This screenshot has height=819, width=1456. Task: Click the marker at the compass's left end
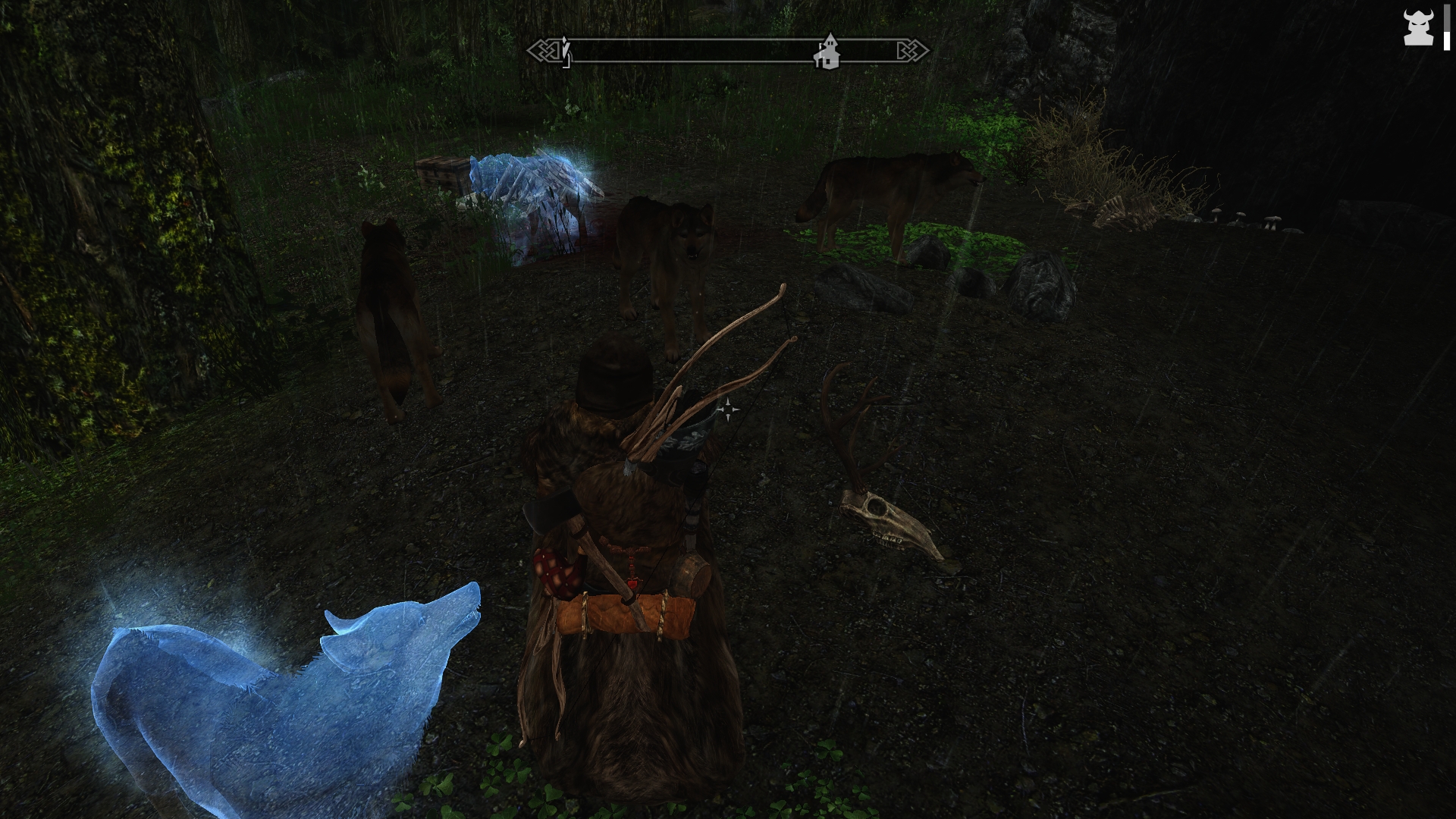[x=565, y=52]
